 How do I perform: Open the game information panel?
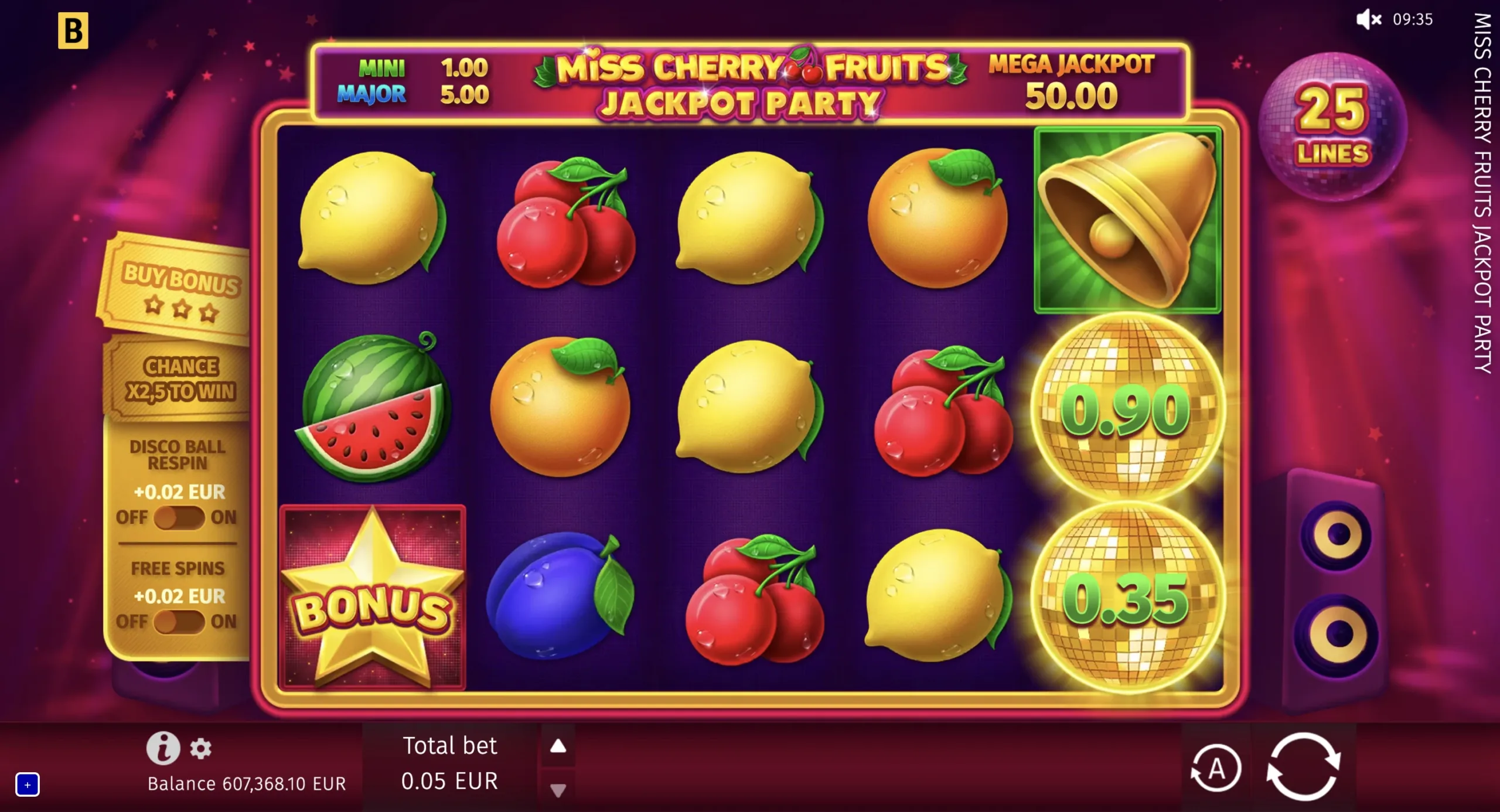[x=164, y=747]
